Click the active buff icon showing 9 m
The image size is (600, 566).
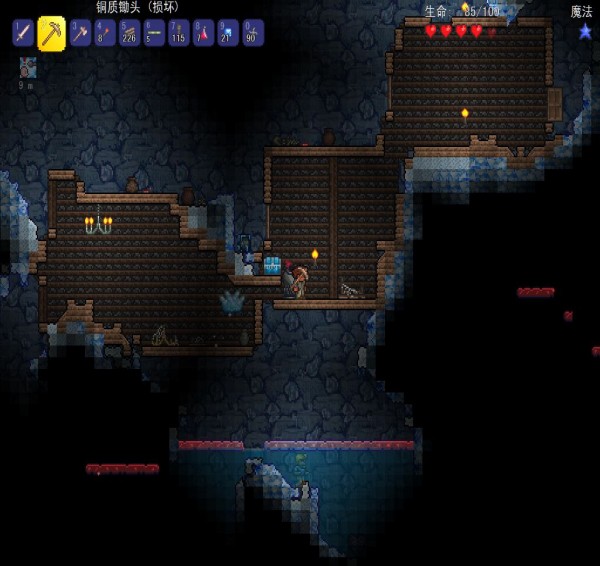click(28, 68)
